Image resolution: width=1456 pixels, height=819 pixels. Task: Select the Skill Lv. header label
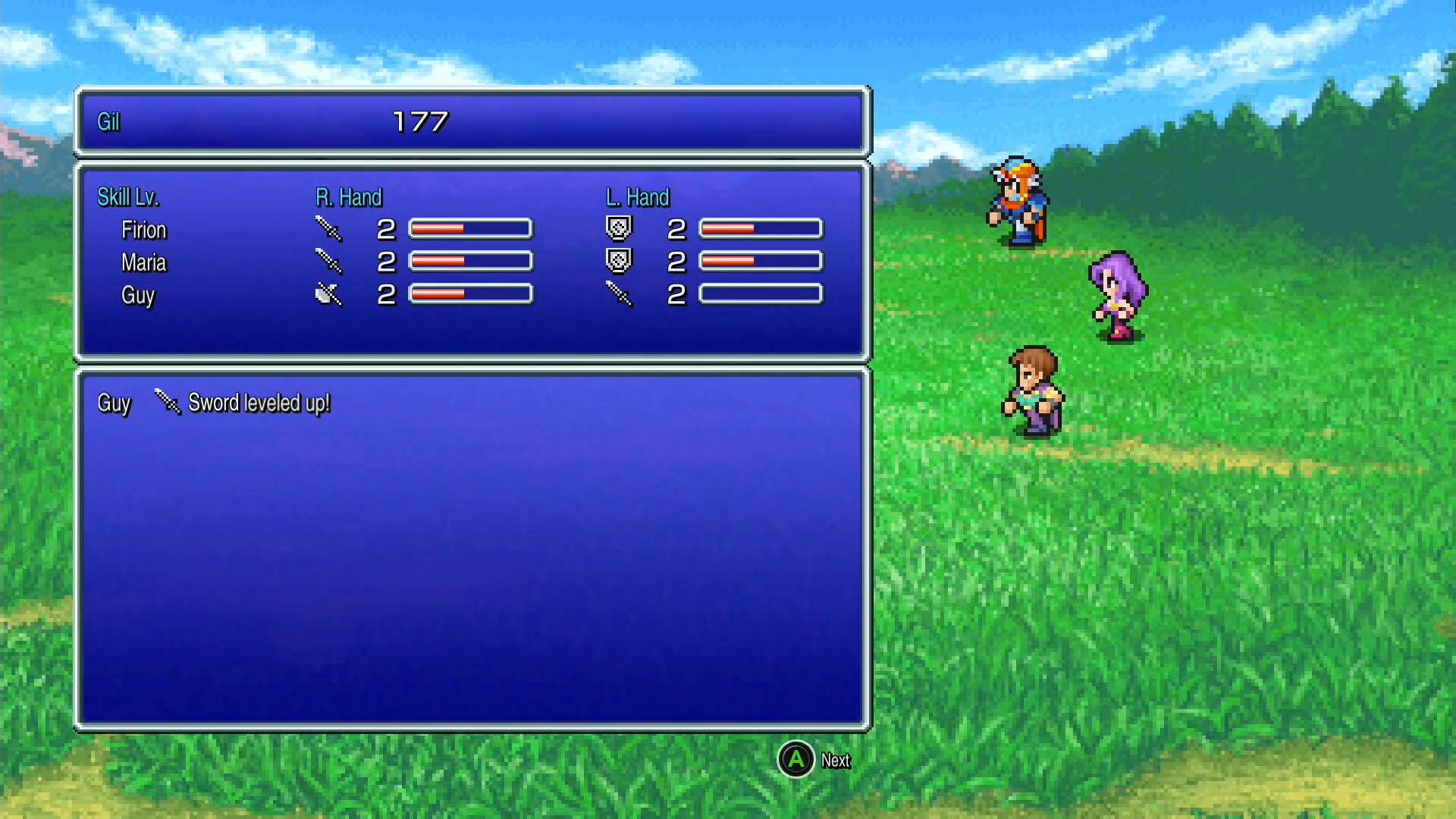128,196
